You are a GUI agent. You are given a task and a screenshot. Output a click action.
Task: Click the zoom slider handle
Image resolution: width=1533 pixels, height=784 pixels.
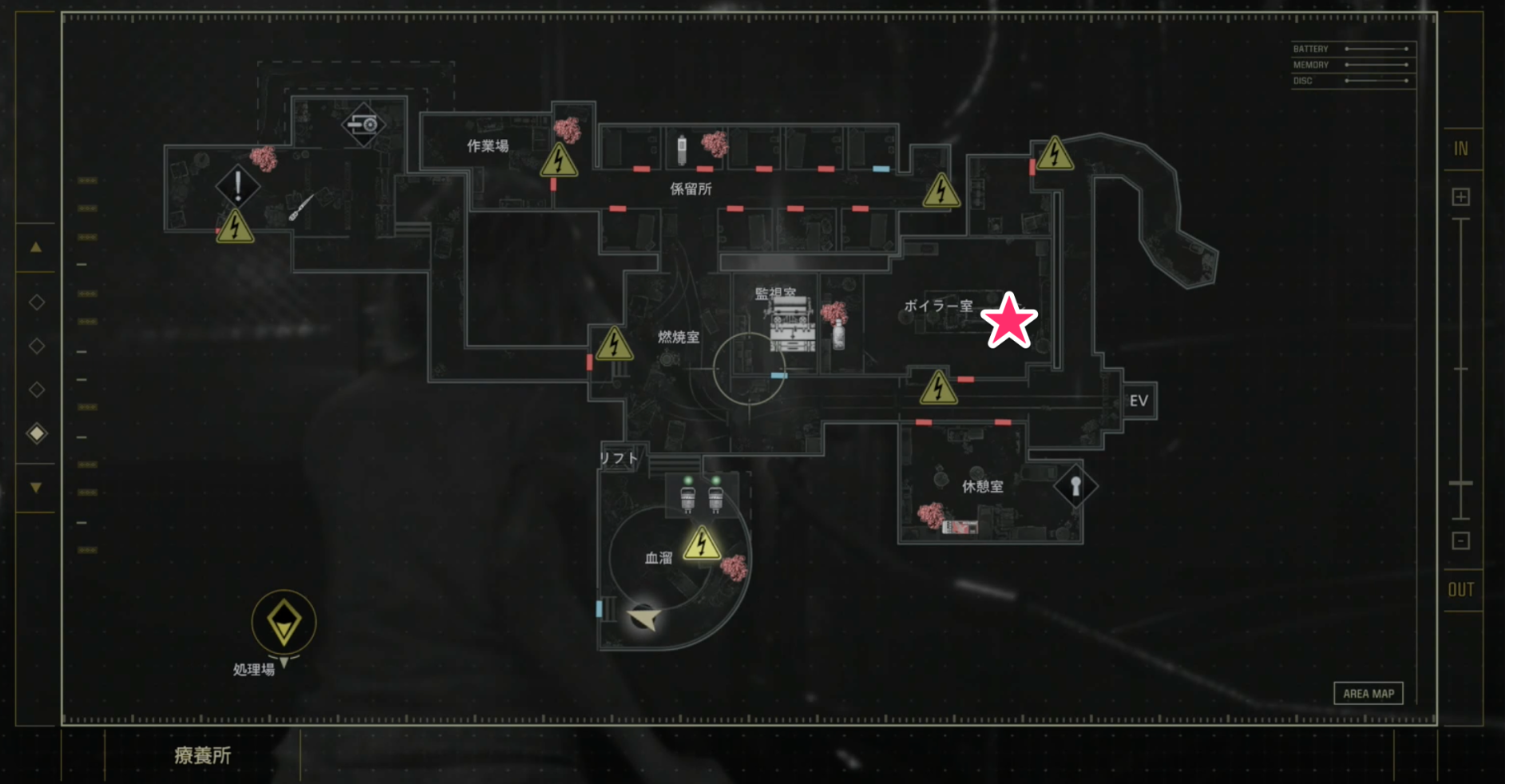(x=1460, y=484)
